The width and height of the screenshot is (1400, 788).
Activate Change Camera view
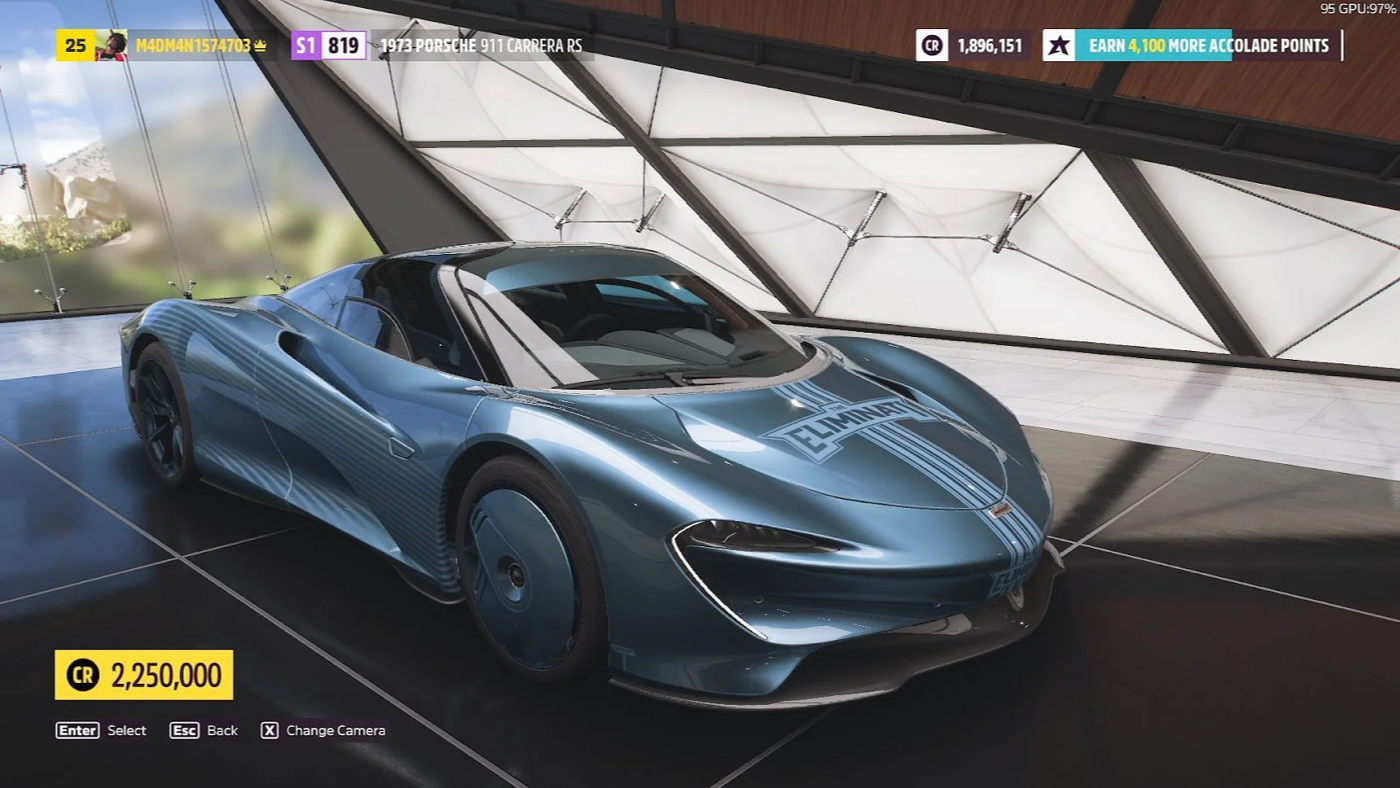tap(335, 730)
